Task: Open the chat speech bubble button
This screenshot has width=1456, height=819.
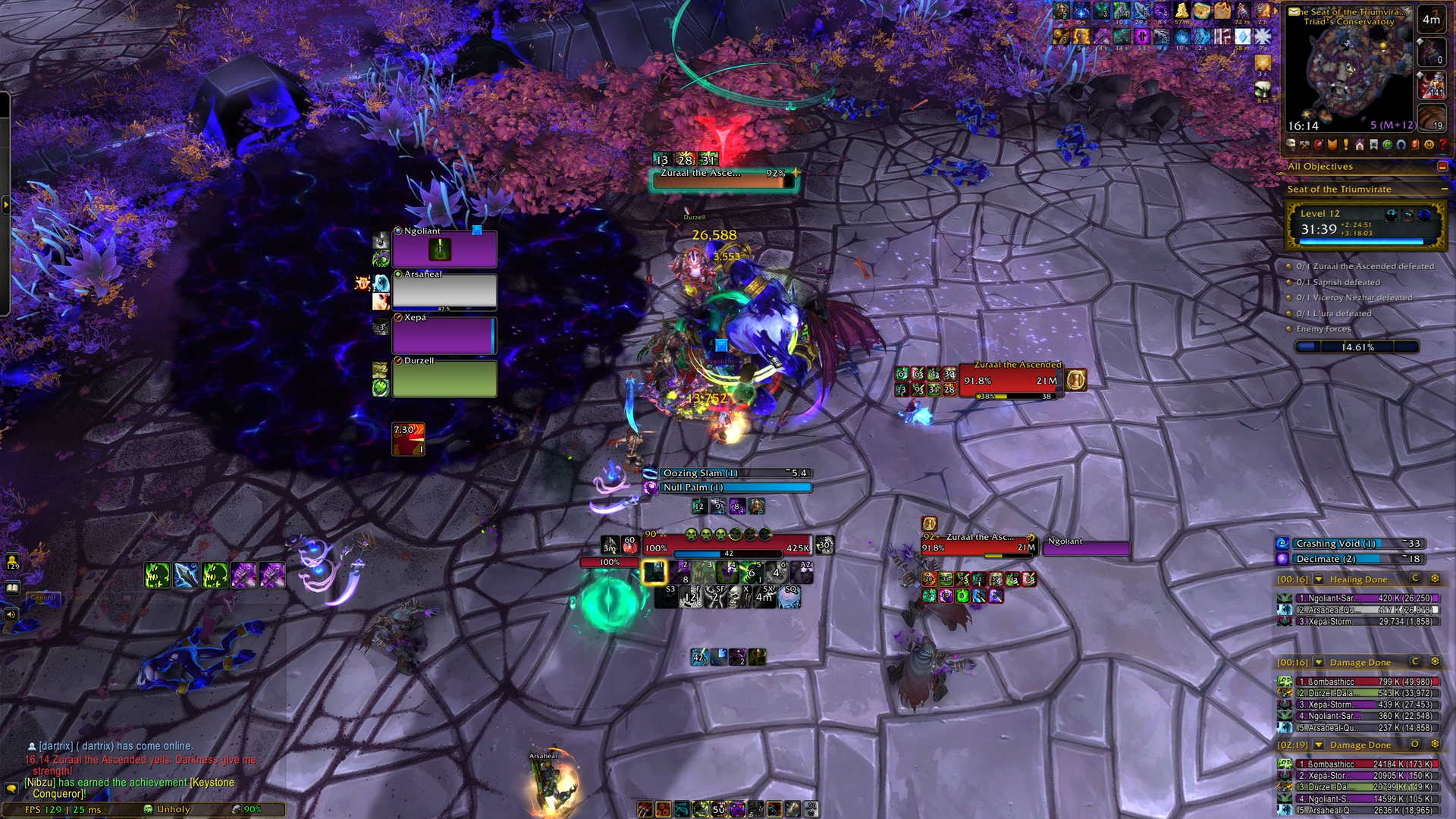Action: pyautogui.click(x=11, y=789)
